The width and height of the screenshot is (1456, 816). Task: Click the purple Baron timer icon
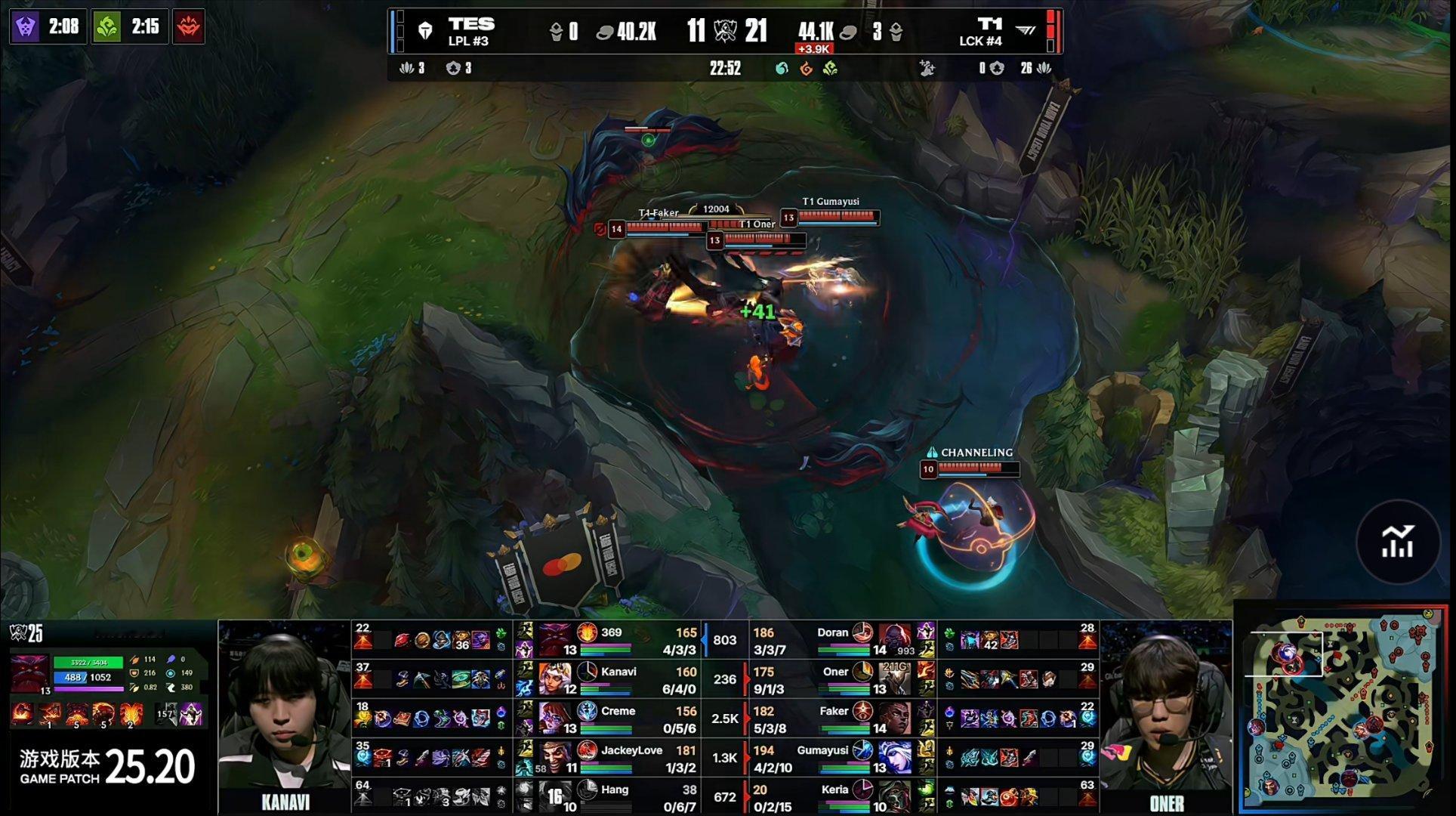26,27
